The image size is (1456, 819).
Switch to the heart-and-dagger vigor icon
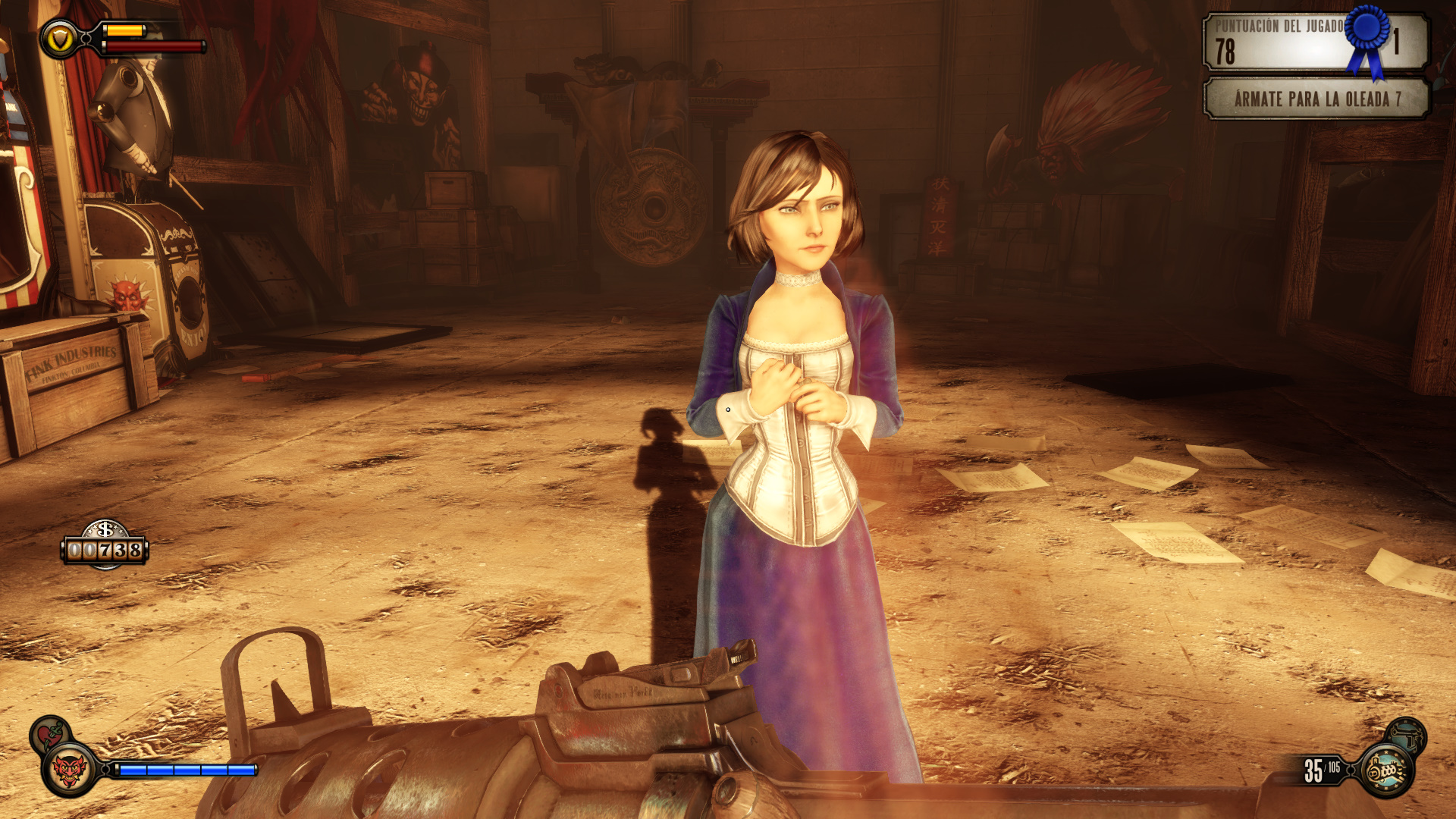pos(49,734)
